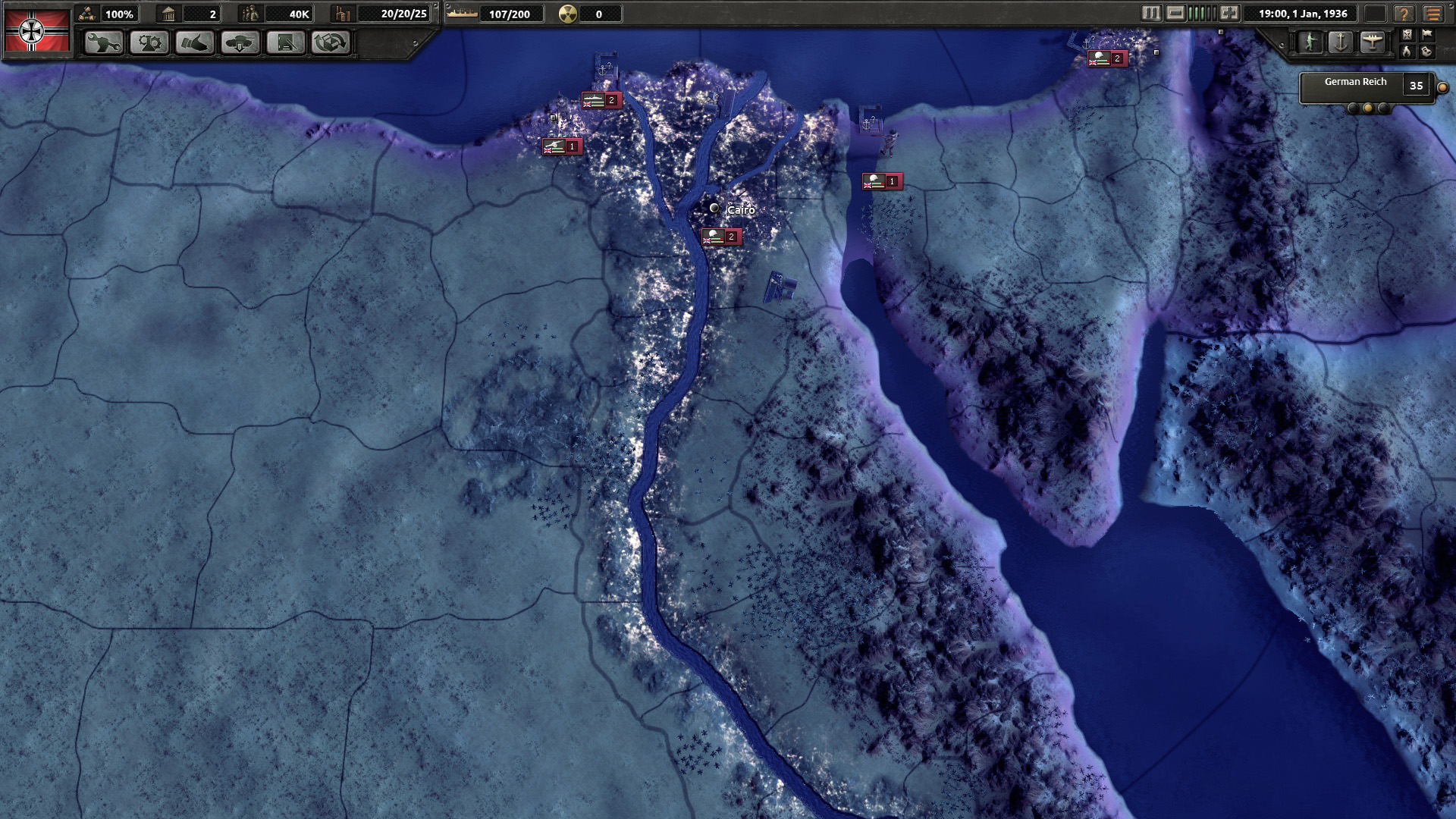Image resolution: width=1456 pixels, height=819 pixels.
Task: Open the recruit and deploy menu
Action: (286, 42)
